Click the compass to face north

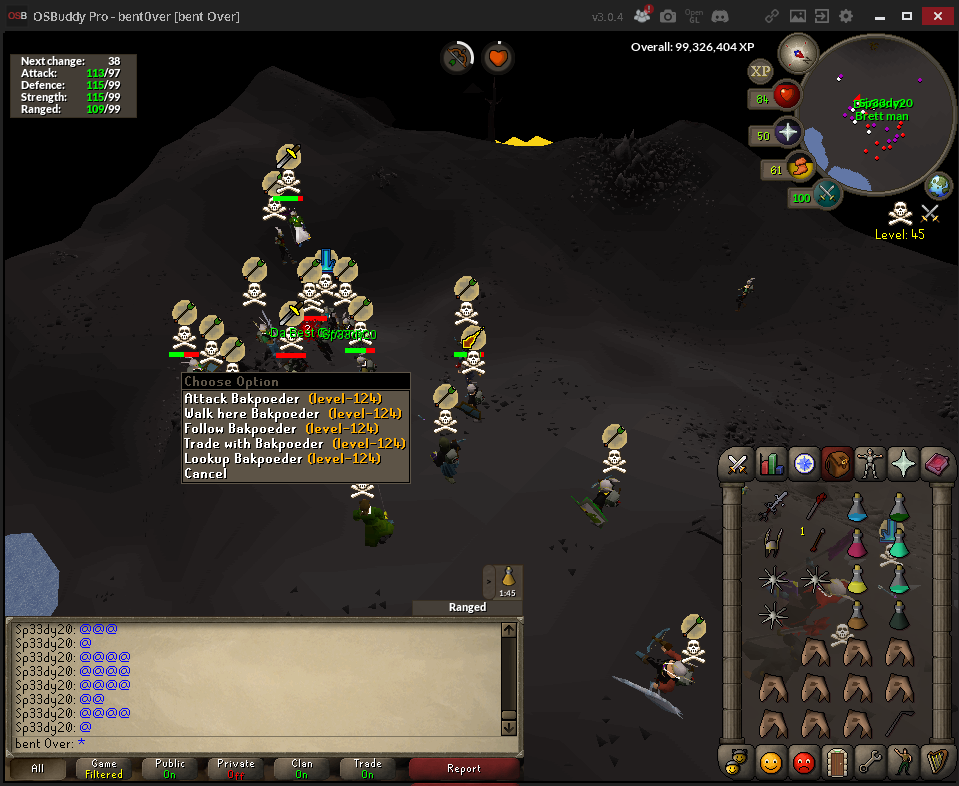[798, 50]
